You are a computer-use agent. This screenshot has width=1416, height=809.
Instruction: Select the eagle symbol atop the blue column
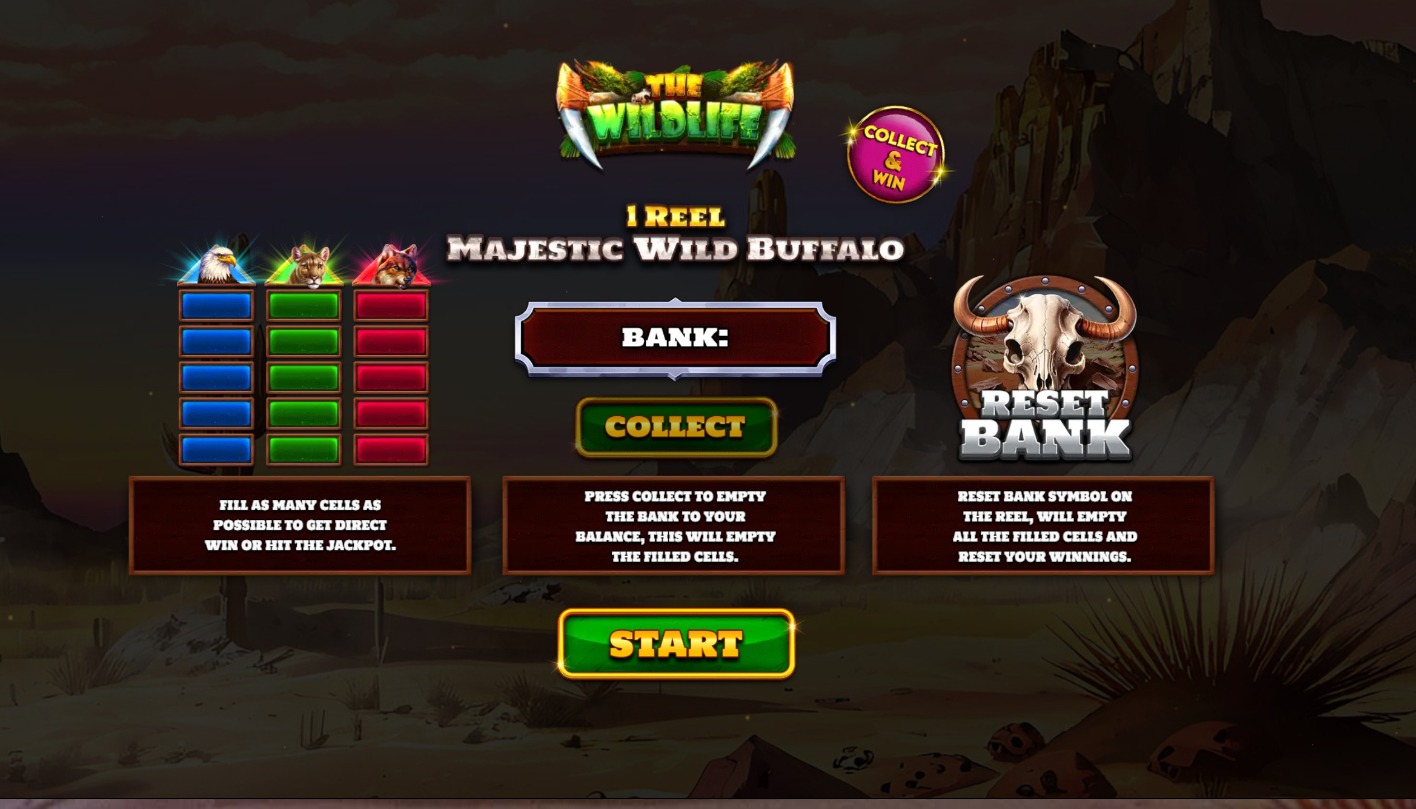[215, 263]
